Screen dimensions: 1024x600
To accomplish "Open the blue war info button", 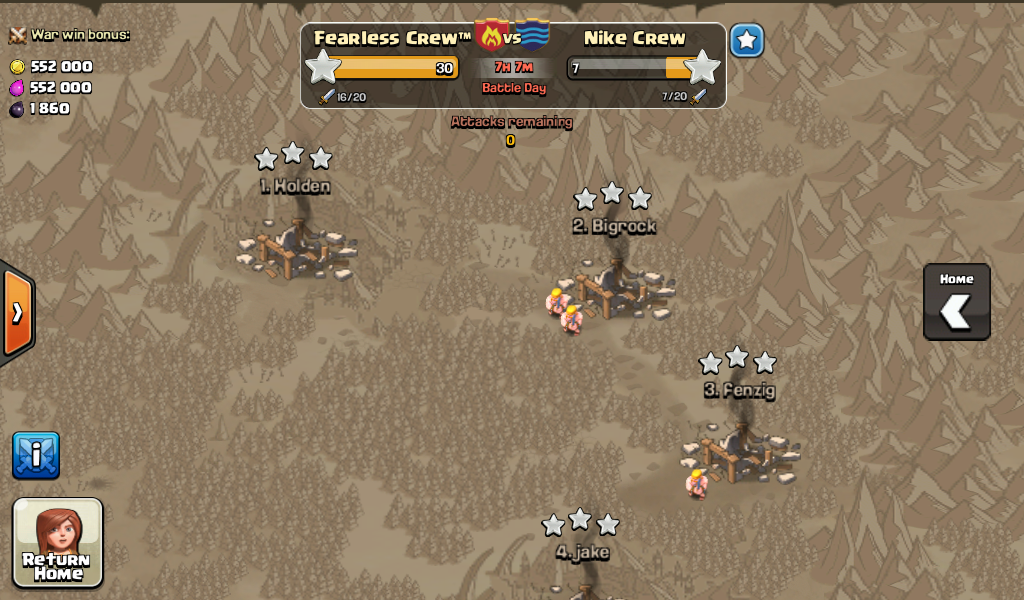I will coord(36,455).
